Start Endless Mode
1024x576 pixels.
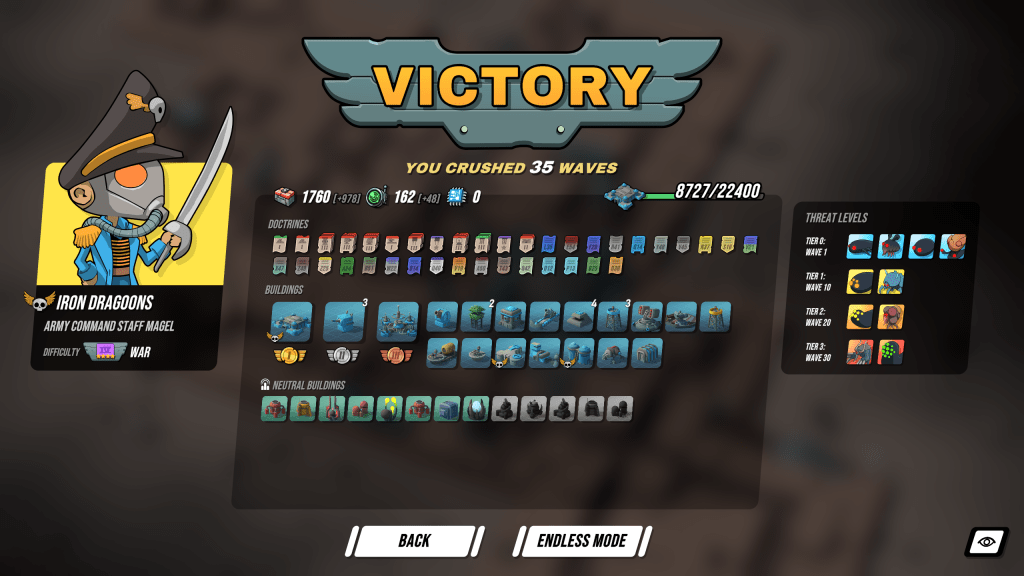point(582,541)
